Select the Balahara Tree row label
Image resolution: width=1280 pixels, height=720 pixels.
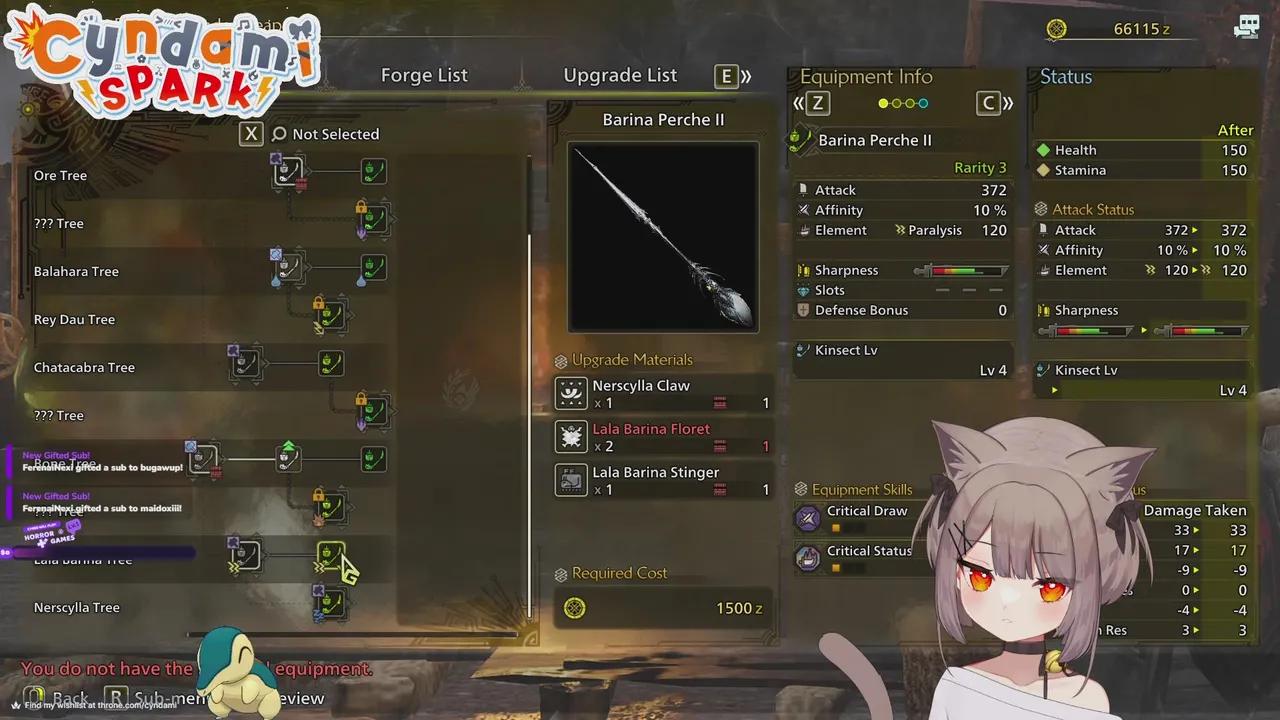[76, 271]
